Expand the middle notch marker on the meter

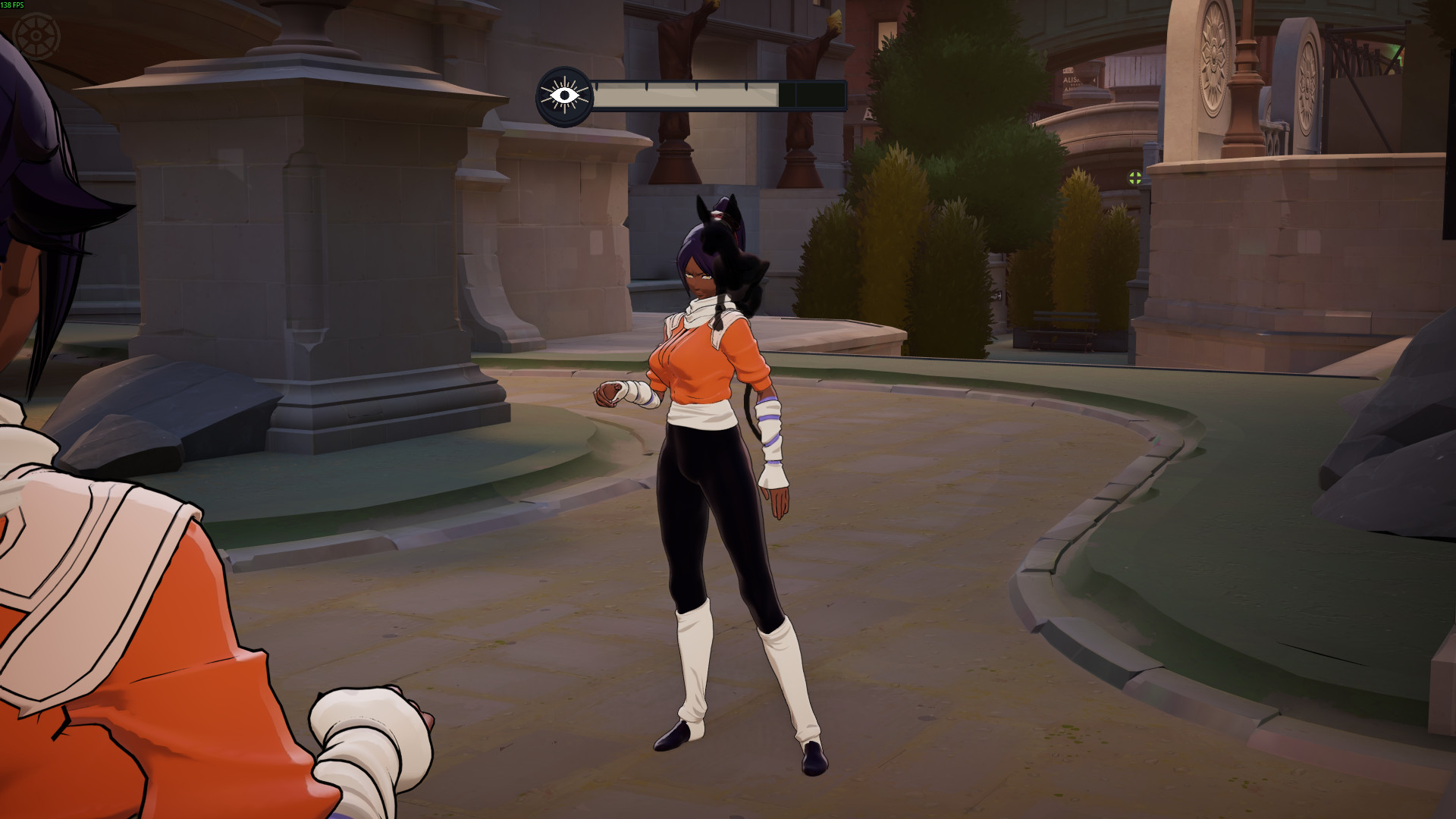tap(696, 87)
